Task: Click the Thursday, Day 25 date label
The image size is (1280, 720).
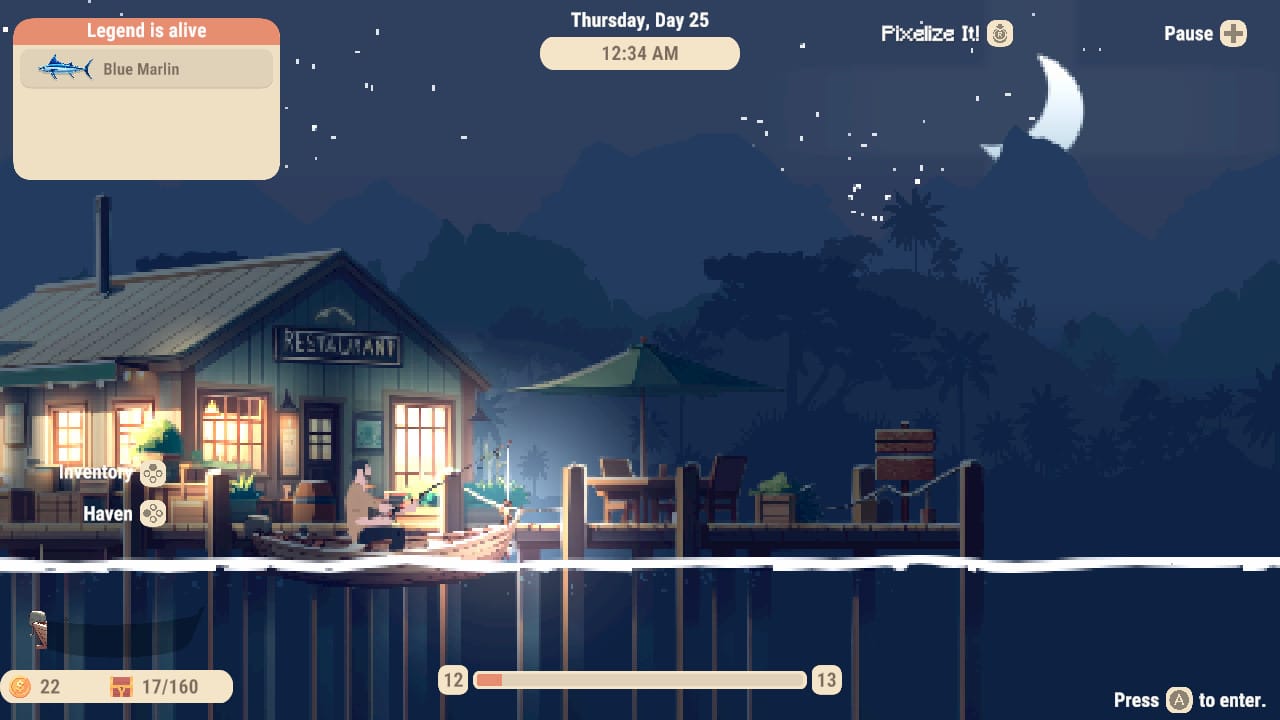Action: click(639, 19)
